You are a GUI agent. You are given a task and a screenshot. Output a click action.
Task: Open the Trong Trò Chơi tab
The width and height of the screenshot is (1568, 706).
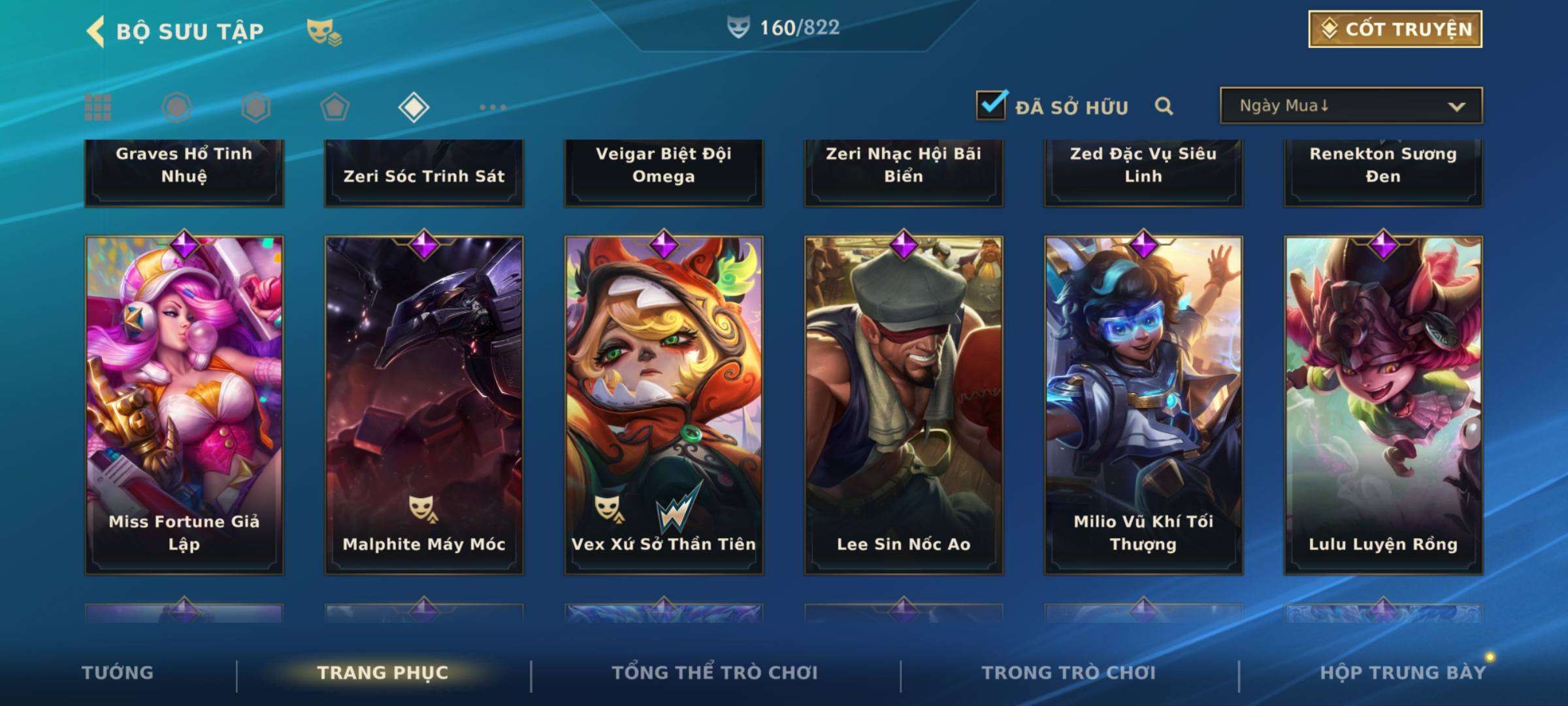(1069, 673)
